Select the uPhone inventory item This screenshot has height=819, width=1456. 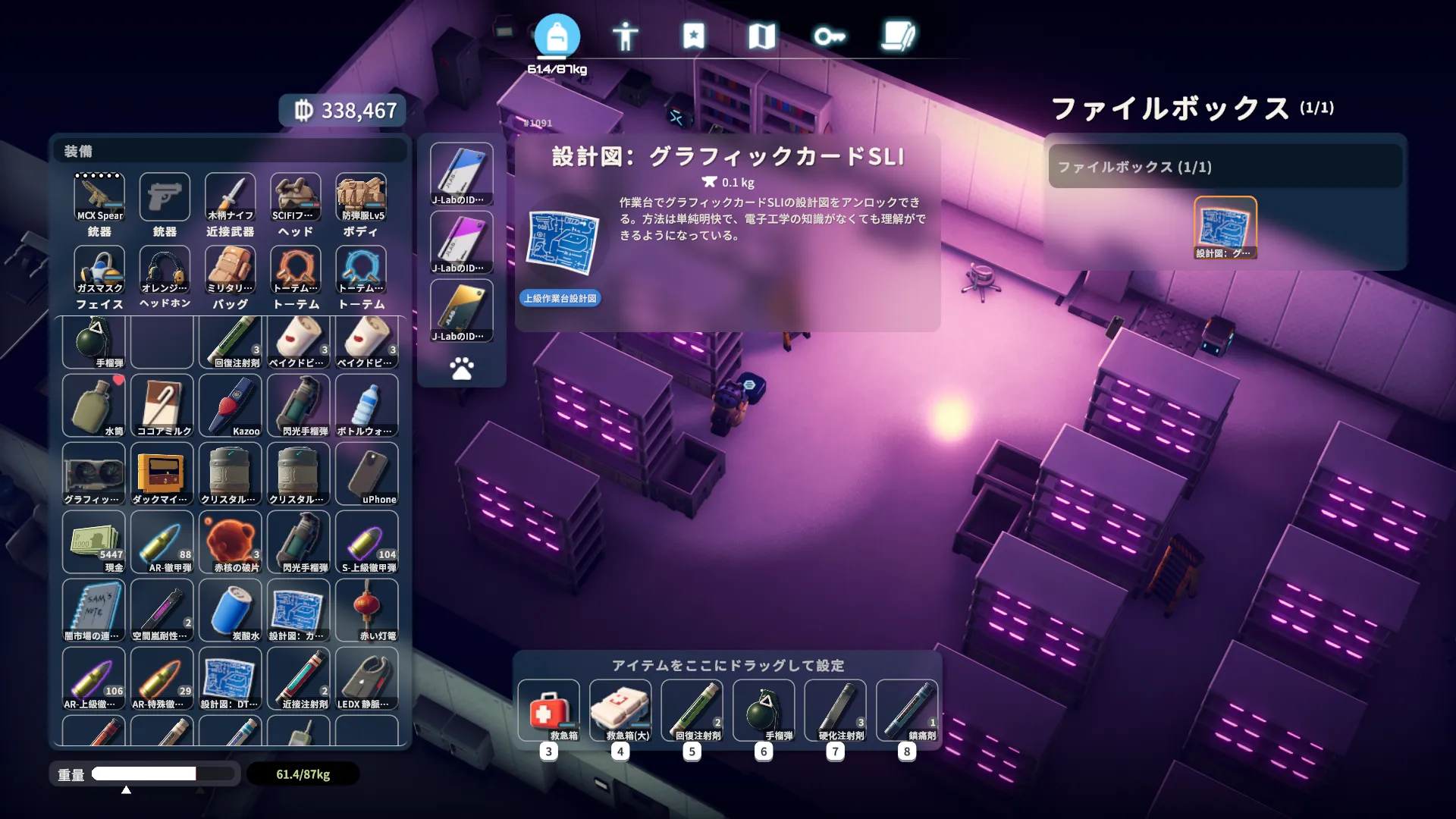(x=367, y=474)
